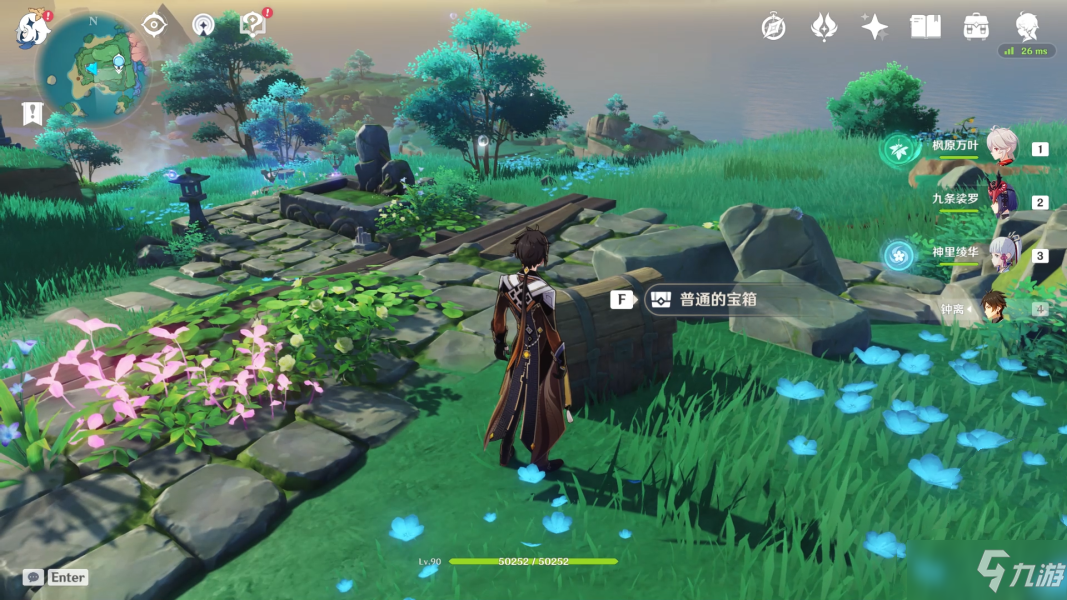Switch to party member 九条裟罗

[x=1001, y=200]
